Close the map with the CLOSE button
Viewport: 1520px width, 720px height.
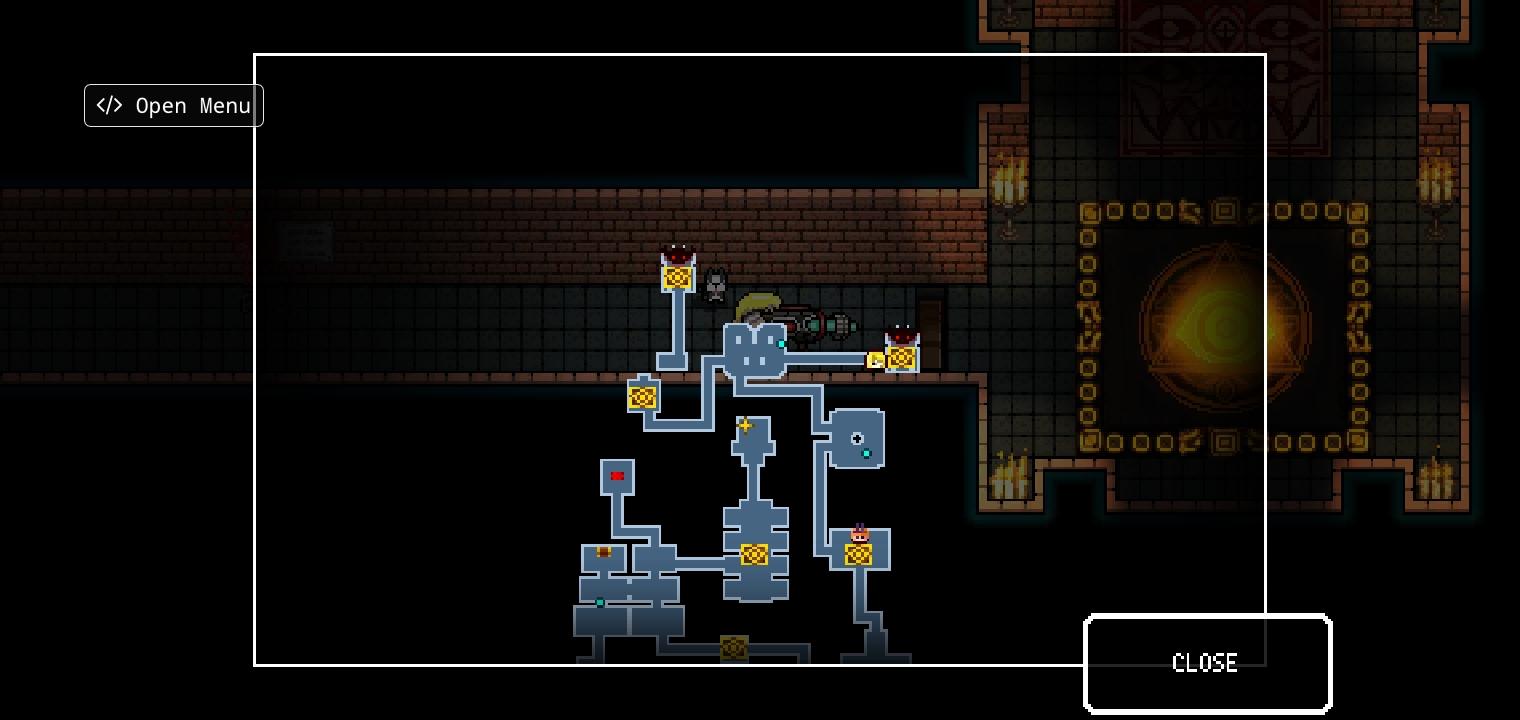(1207, 663)
